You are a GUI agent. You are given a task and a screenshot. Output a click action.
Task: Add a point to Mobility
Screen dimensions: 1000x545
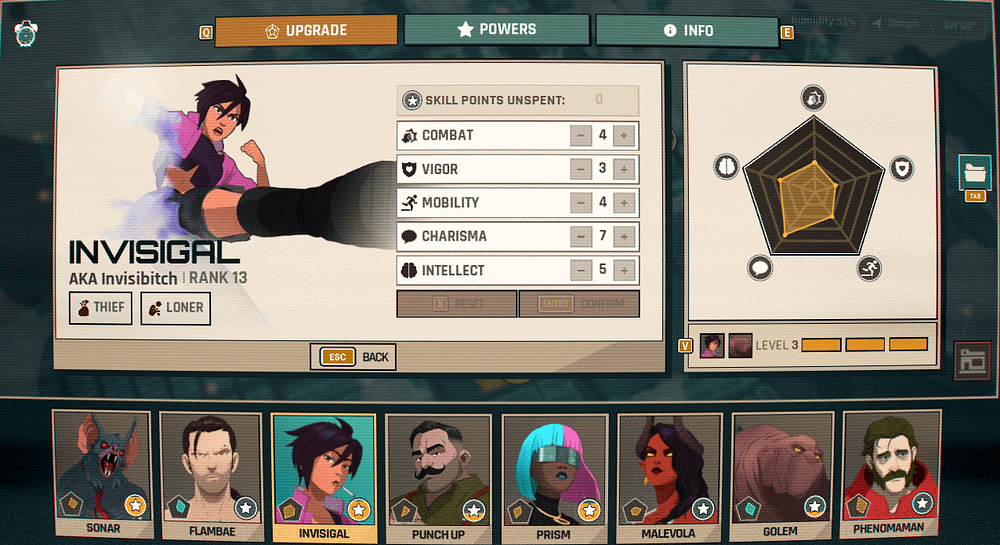624,203
